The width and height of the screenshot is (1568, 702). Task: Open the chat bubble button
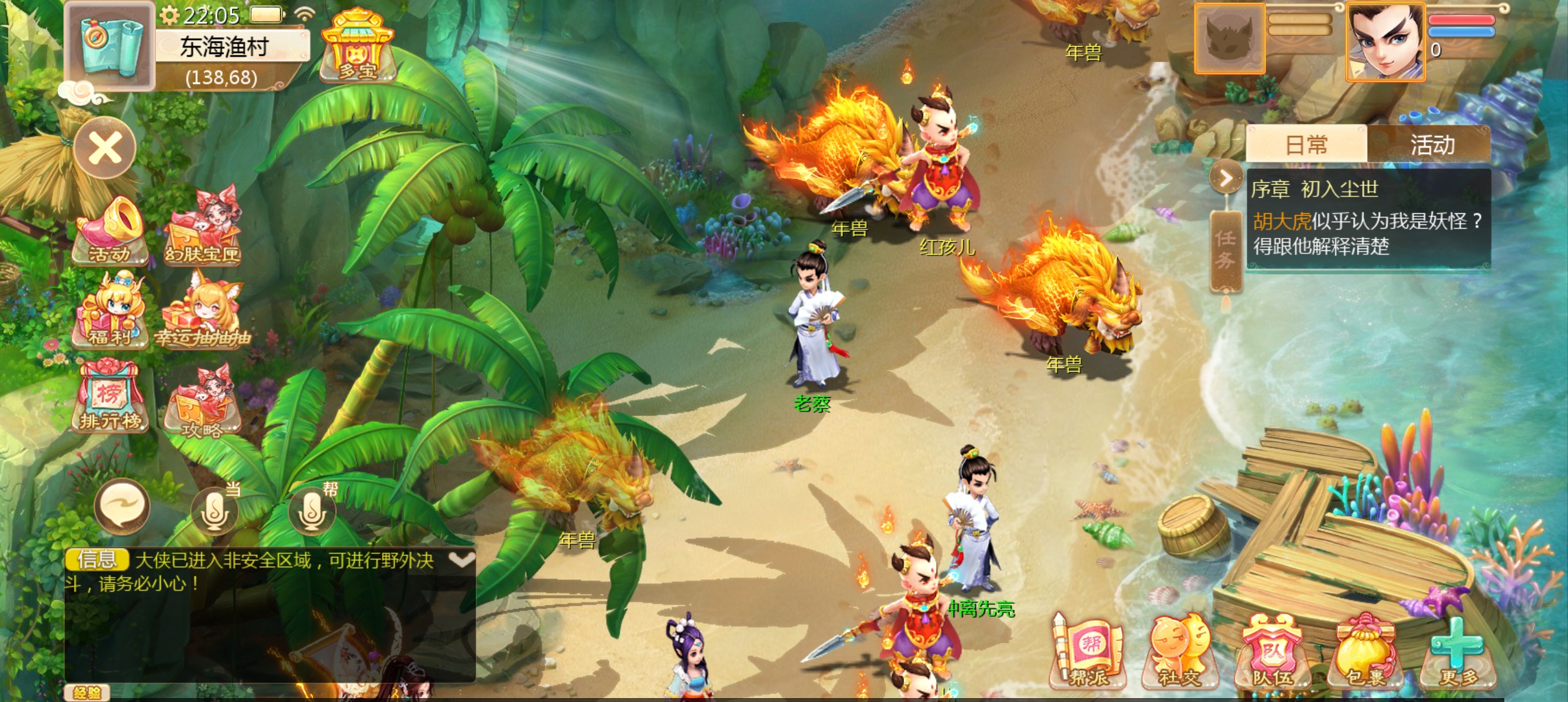click(x=121, y=506)
